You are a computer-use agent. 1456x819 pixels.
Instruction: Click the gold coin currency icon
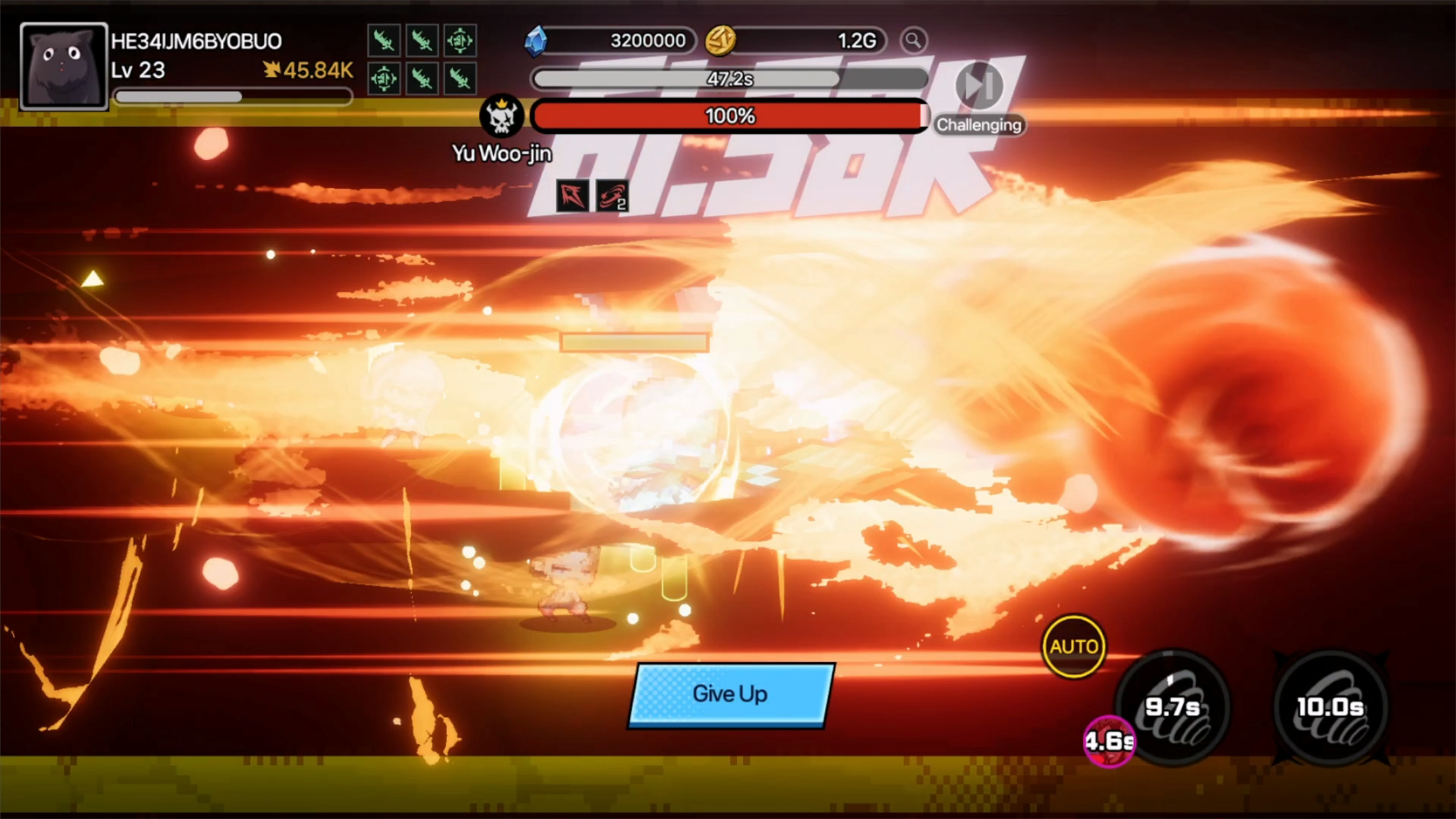(720, 41)
